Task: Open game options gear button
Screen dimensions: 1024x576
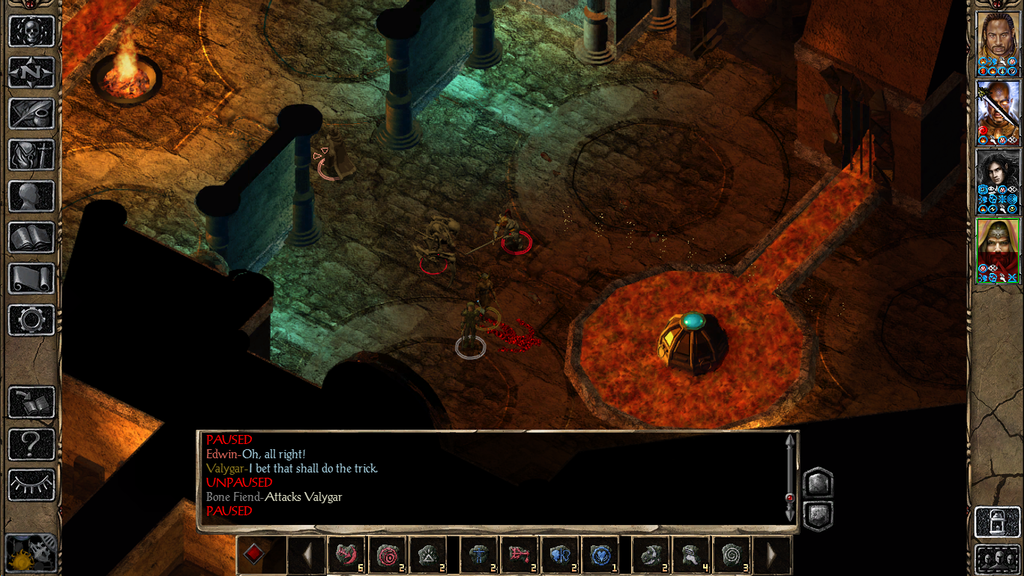Action: pyautogui.click(x=31, y=320)
